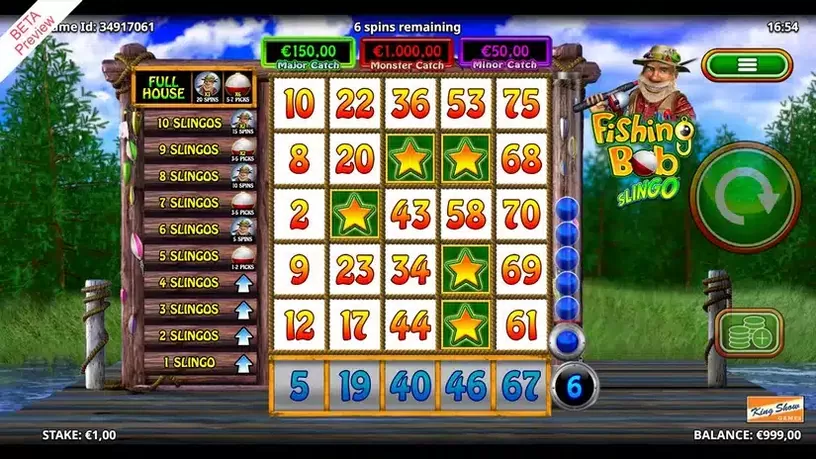The height and width of the screenshot is (459, 816).
Task: Click the reel number 40
Action: 408,385
